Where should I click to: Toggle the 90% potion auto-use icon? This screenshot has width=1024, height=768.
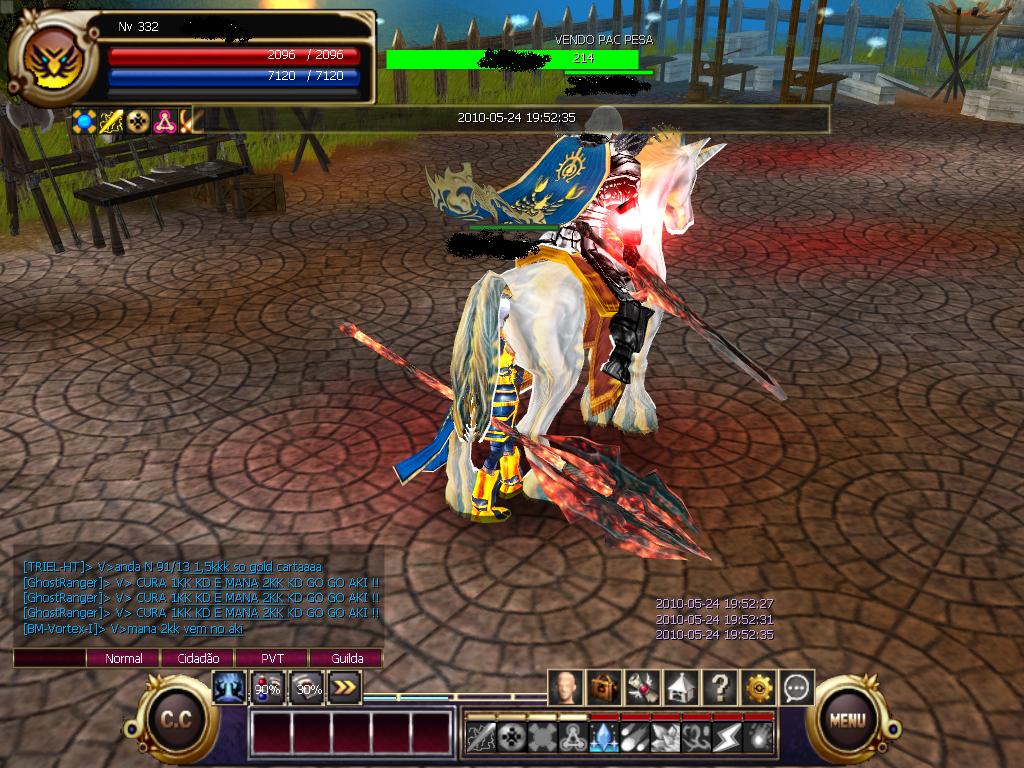[267, 688]
